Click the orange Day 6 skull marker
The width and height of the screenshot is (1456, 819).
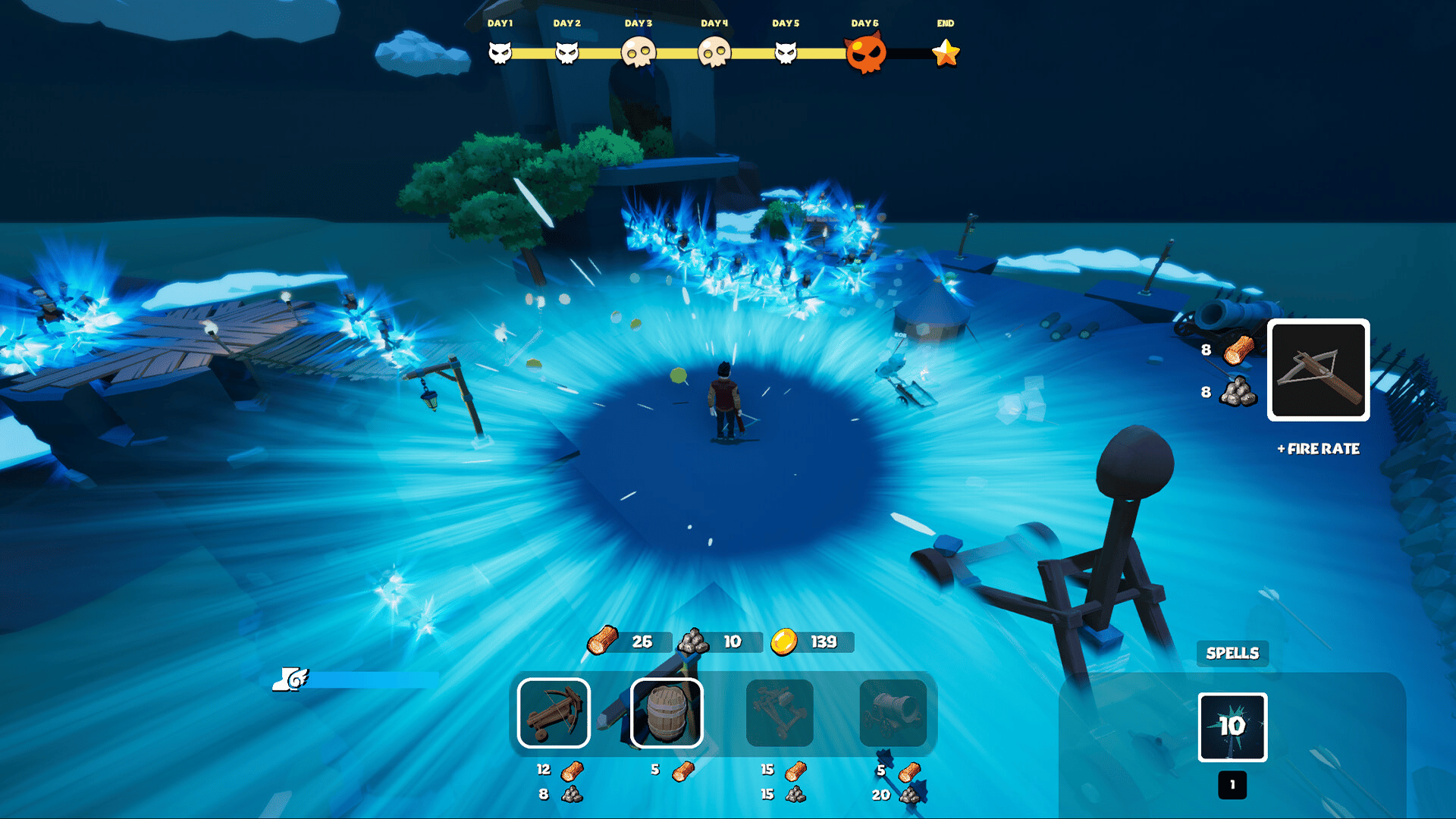pos(865,54)
